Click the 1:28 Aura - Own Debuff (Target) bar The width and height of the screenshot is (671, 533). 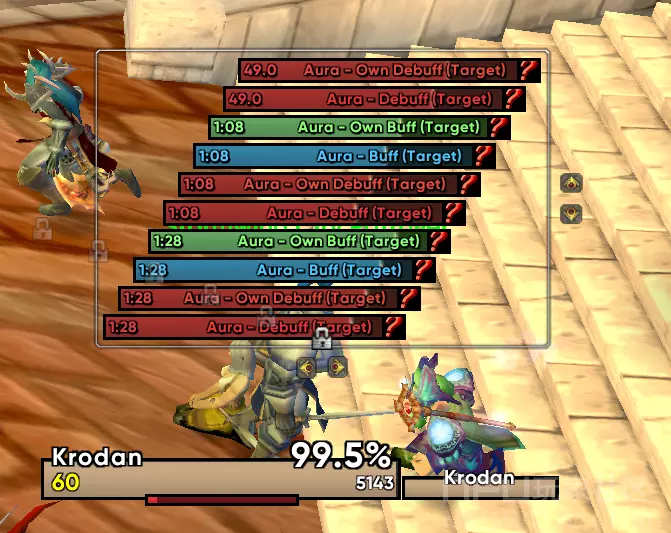click(258, 299)
